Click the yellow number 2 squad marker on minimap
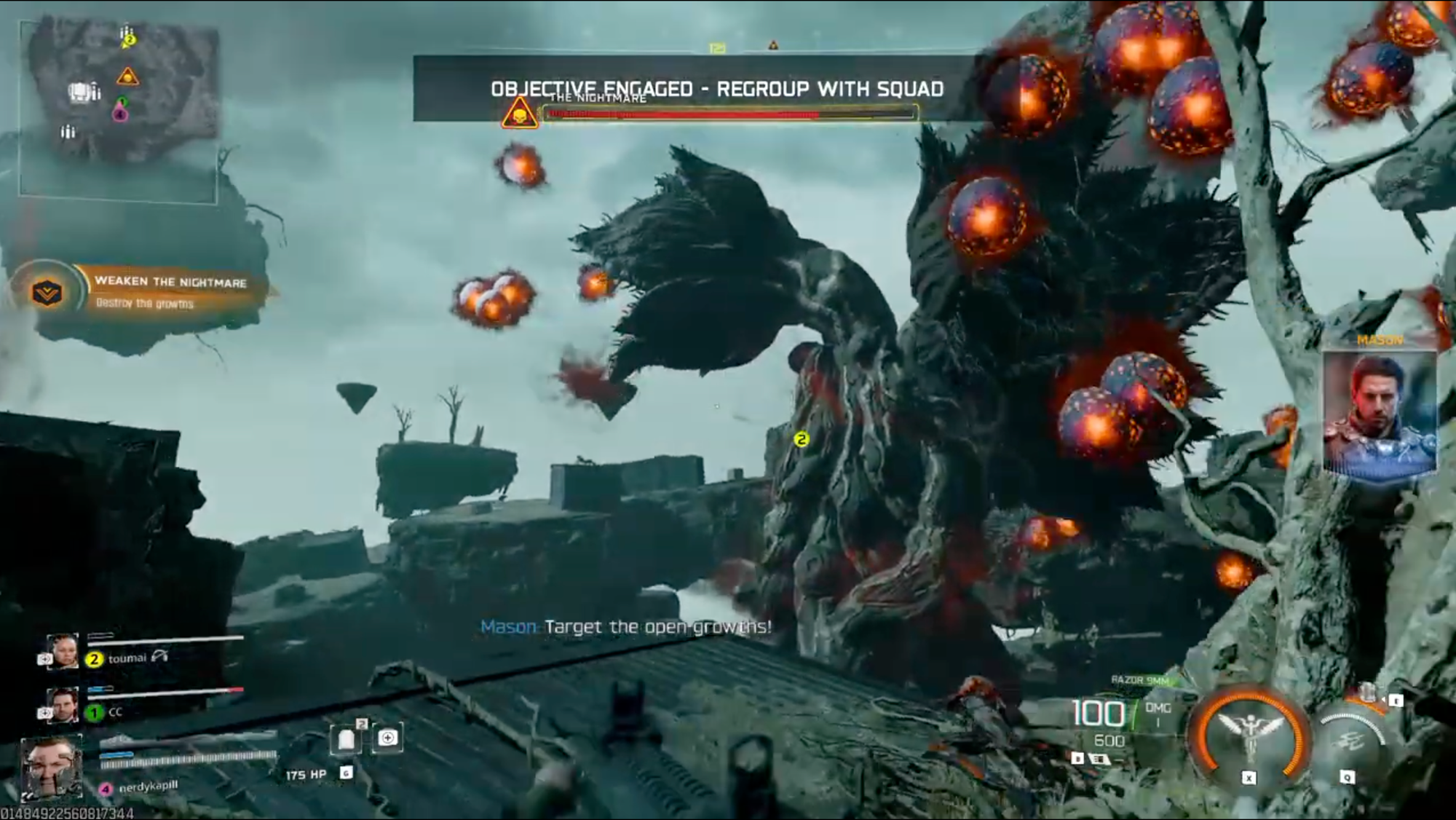 129,41
